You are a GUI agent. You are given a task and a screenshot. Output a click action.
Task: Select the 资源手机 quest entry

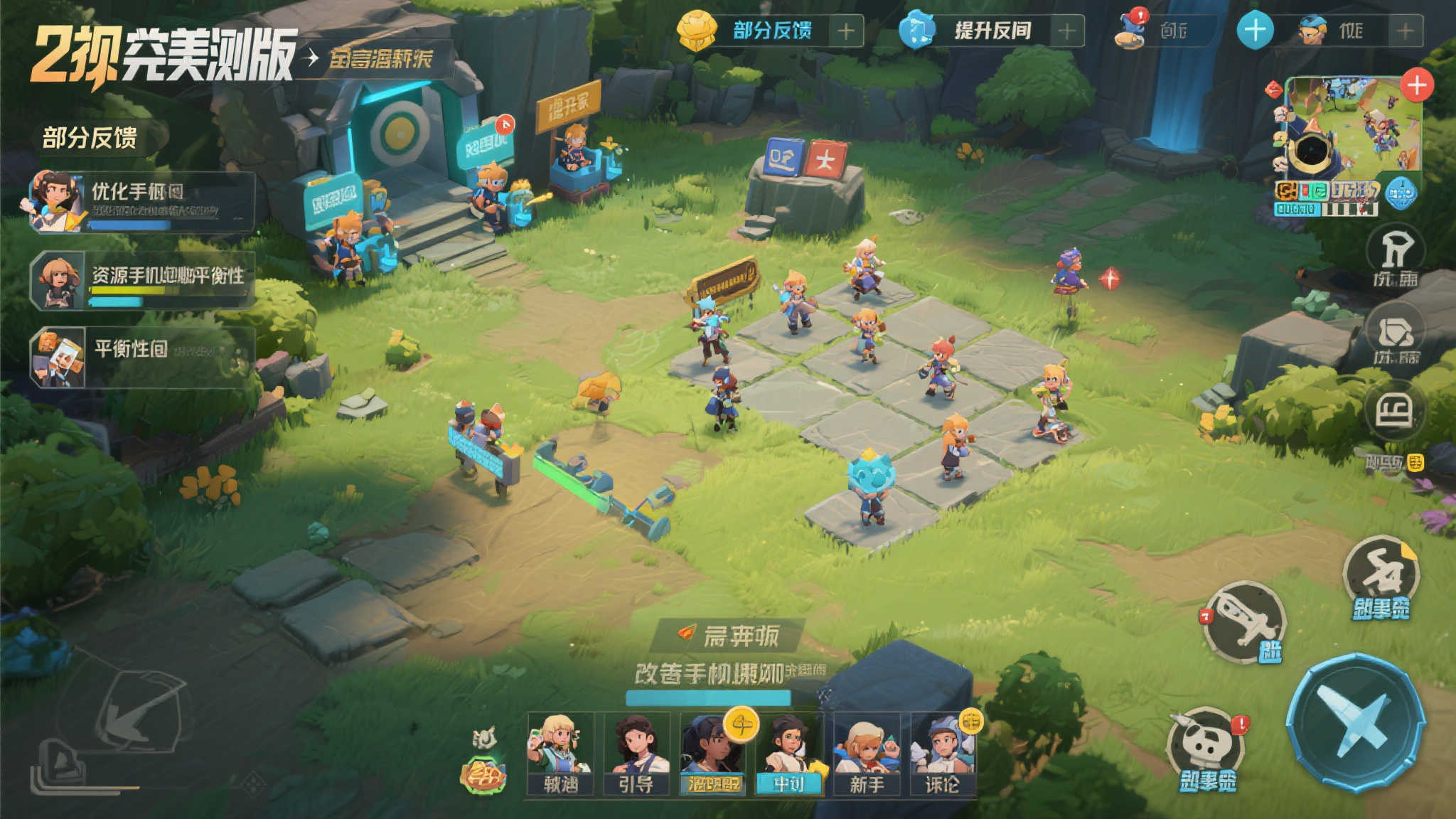click(142, 281)
